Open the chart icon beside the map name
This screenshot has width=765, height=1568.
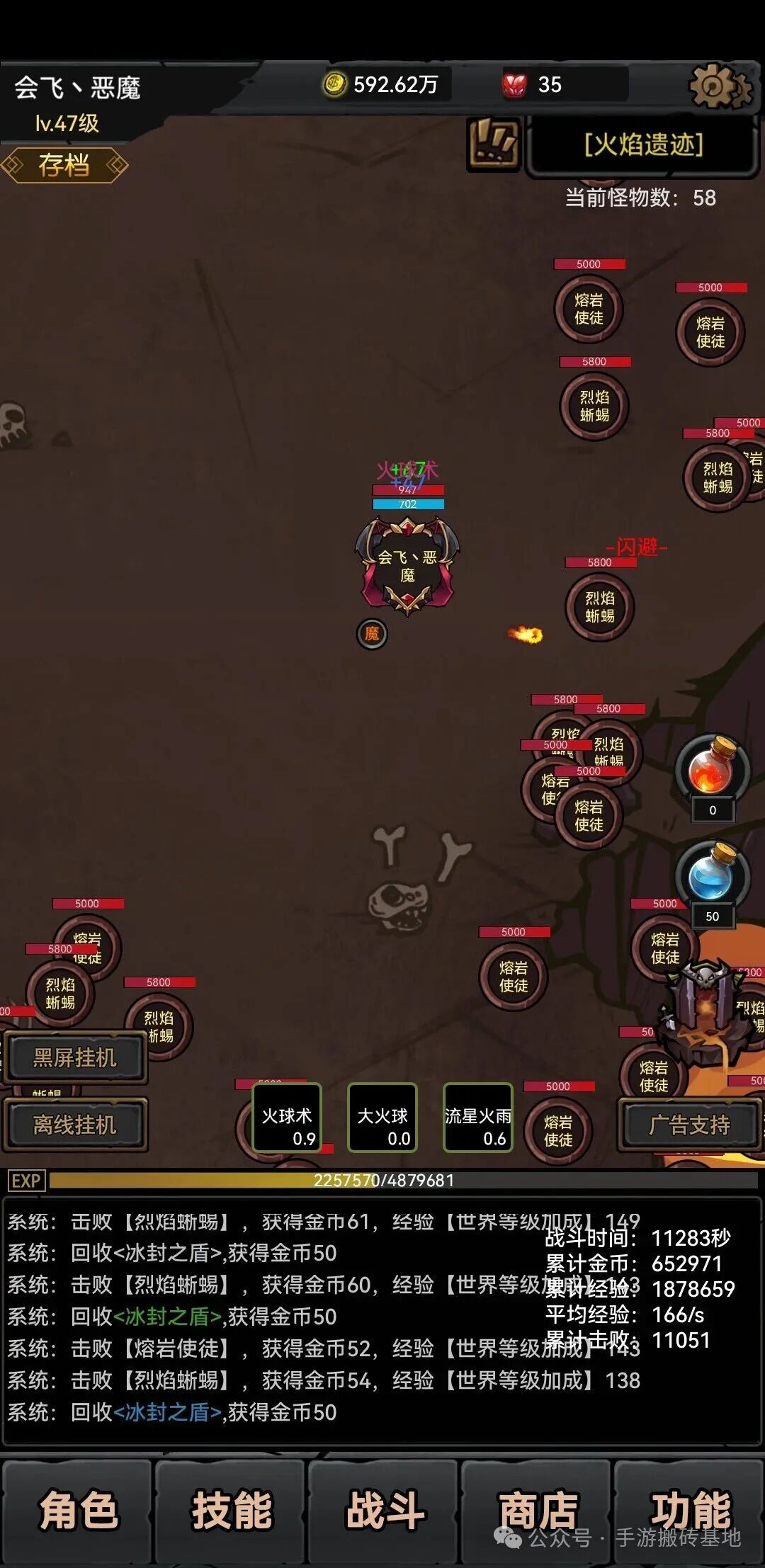point(494,143)
